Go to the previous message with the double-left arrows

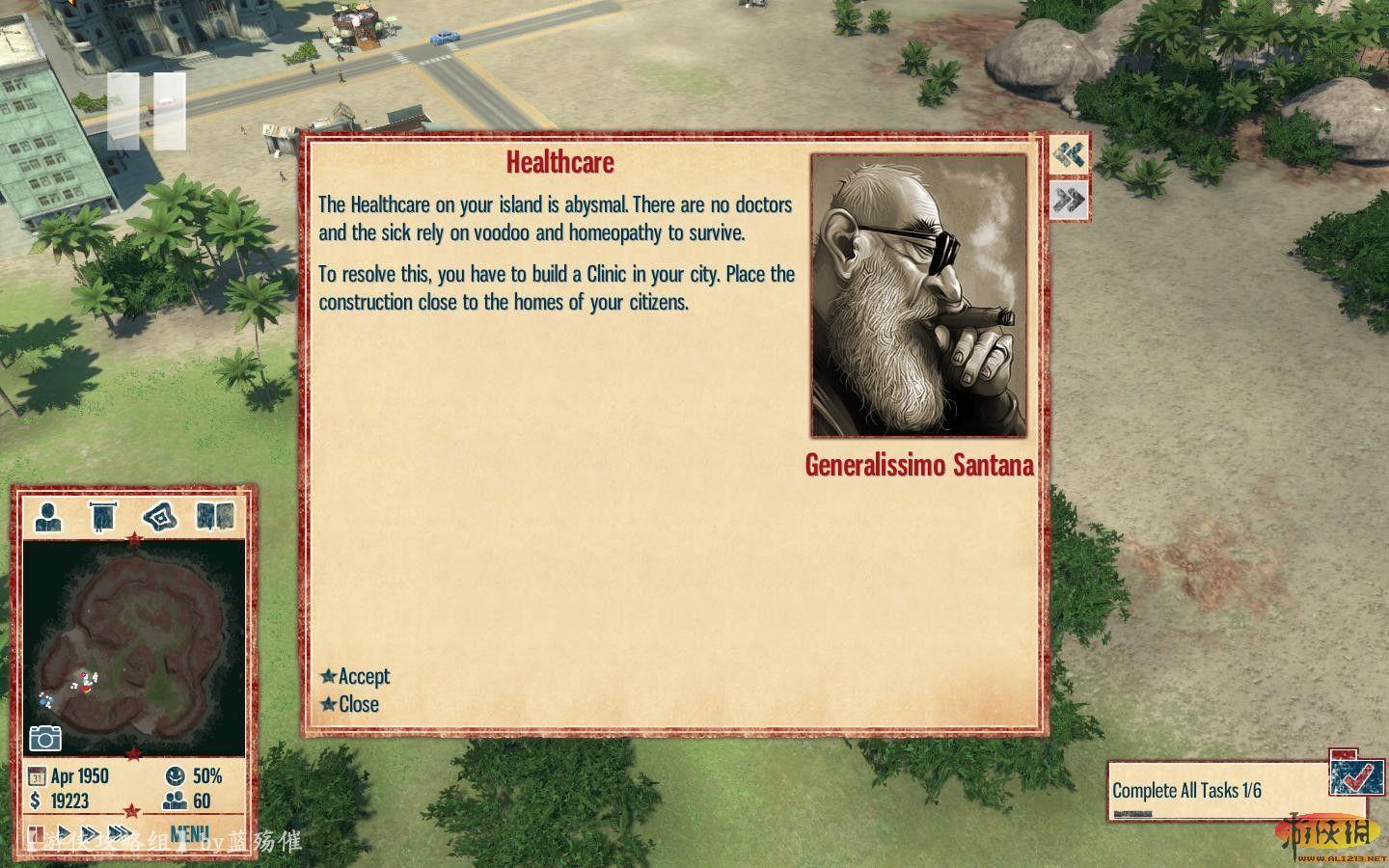pyautogui.click(x=1069, y=155)
